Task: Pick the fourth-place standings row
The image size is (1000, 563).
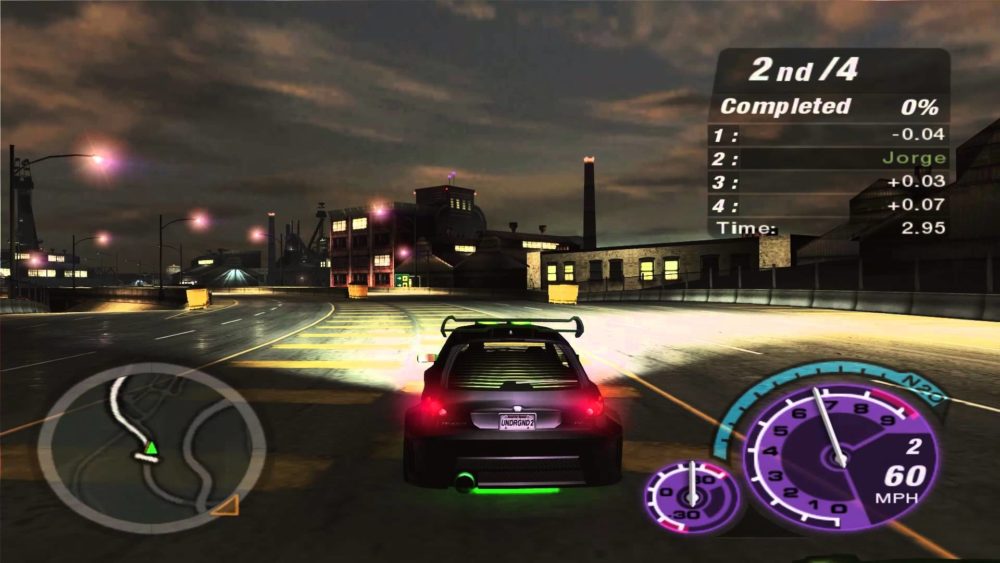Action: tap(828, 205)
